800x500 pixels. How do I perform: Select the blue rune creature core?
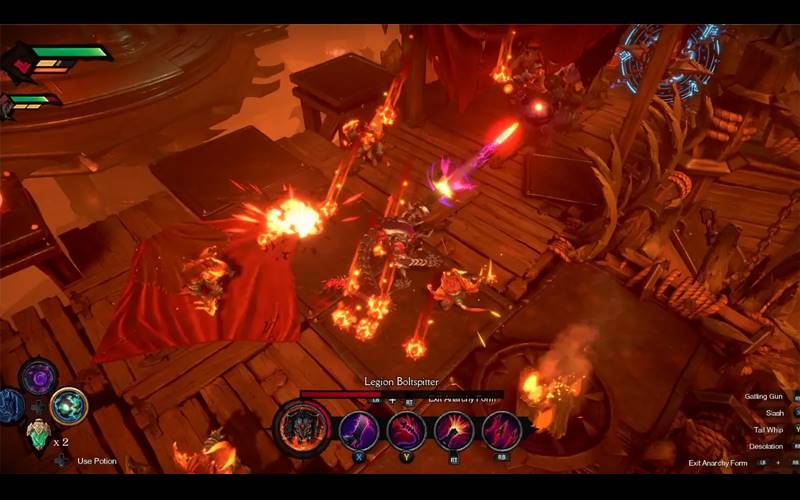pyautogui.click(x=10, y=406)
